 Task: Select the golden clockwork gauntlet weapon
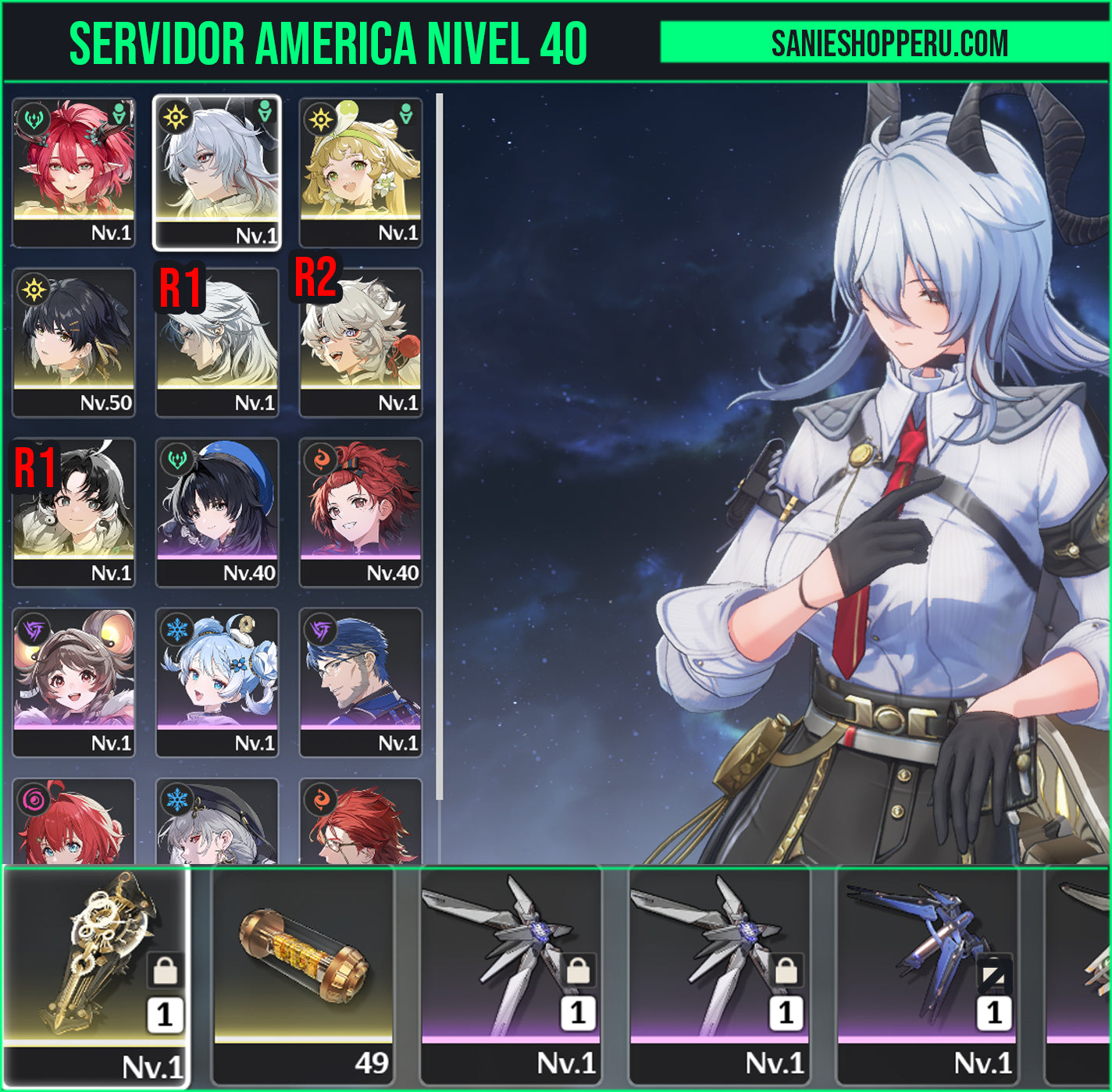coord(97,976)
